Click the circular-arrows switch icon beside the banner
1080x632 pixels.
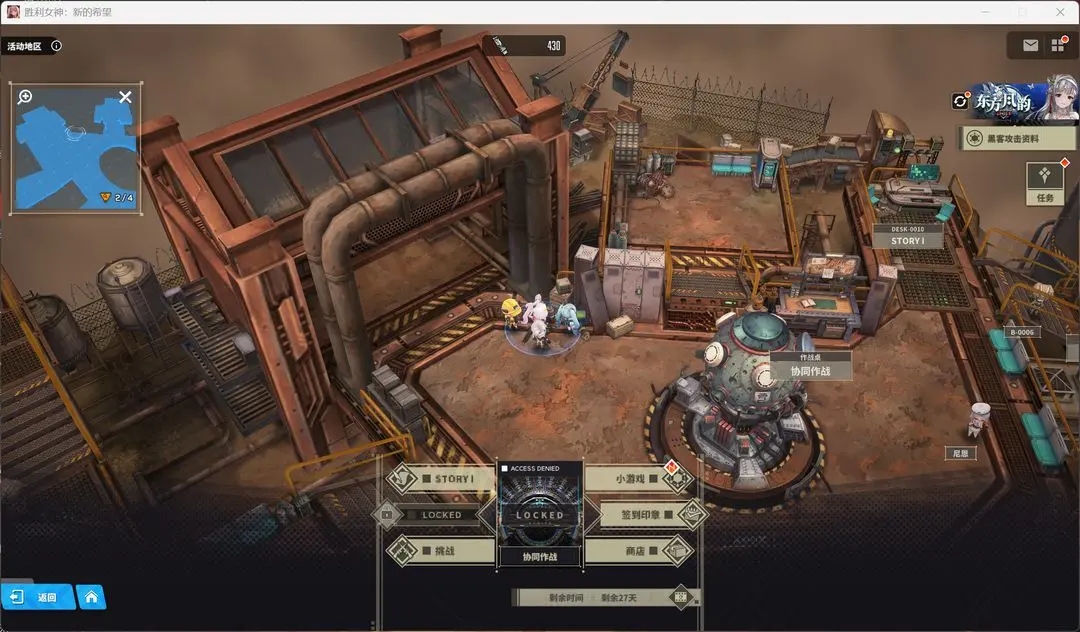click(x=961, y=101)
